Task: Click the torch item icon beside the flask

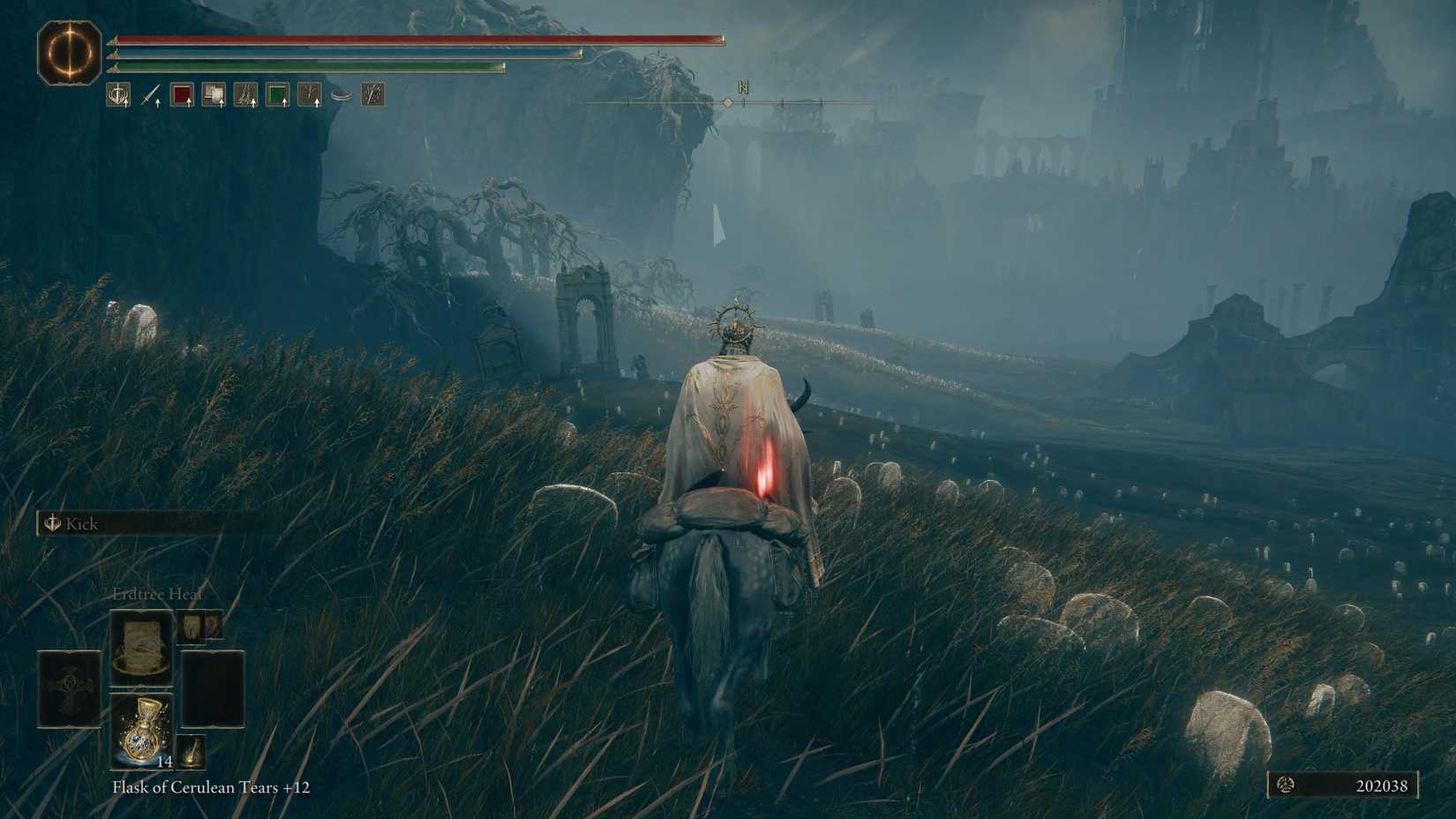Action: tap(190, 752)
